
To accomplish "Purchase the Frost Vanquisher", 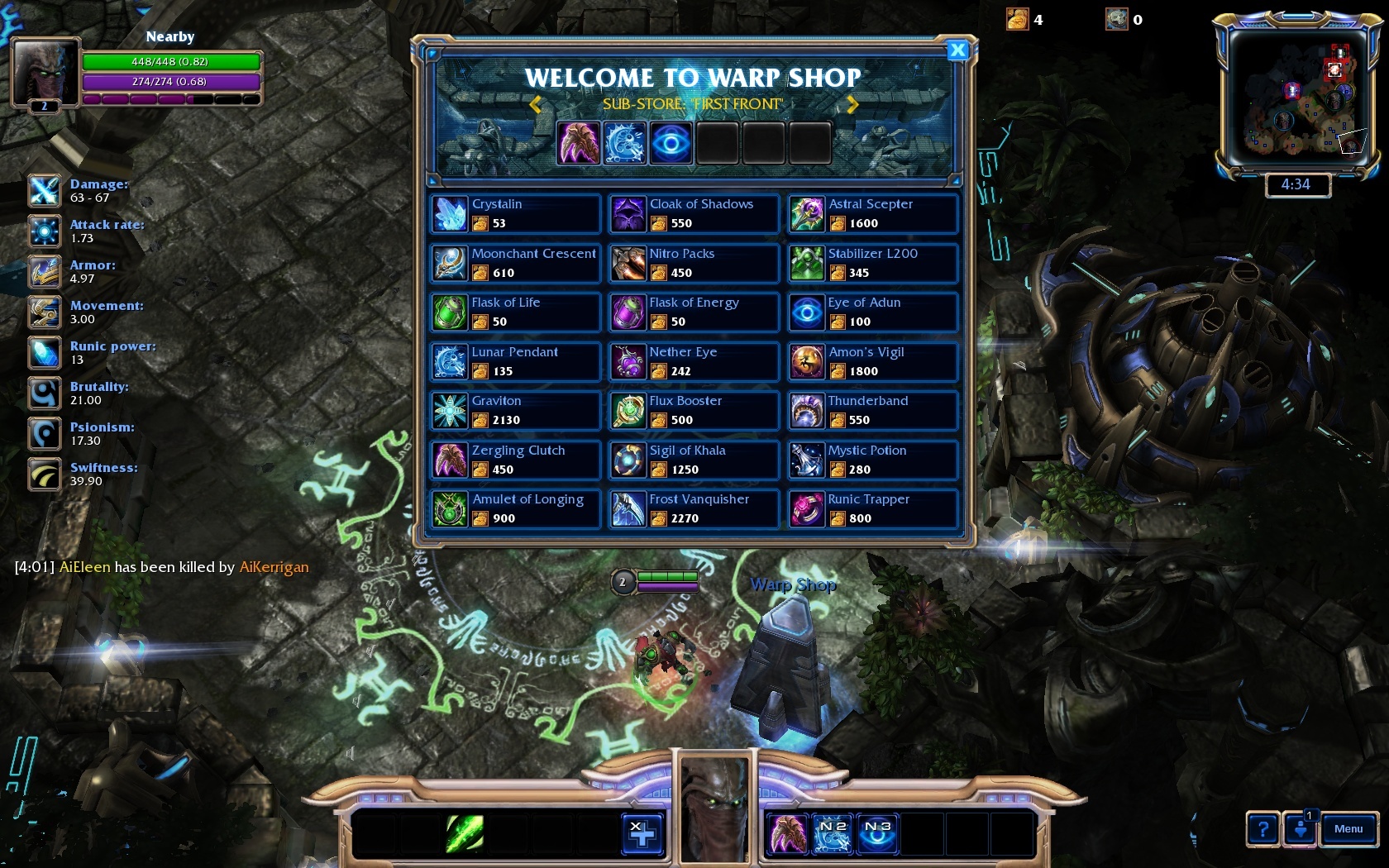I will tap(694, 509).
